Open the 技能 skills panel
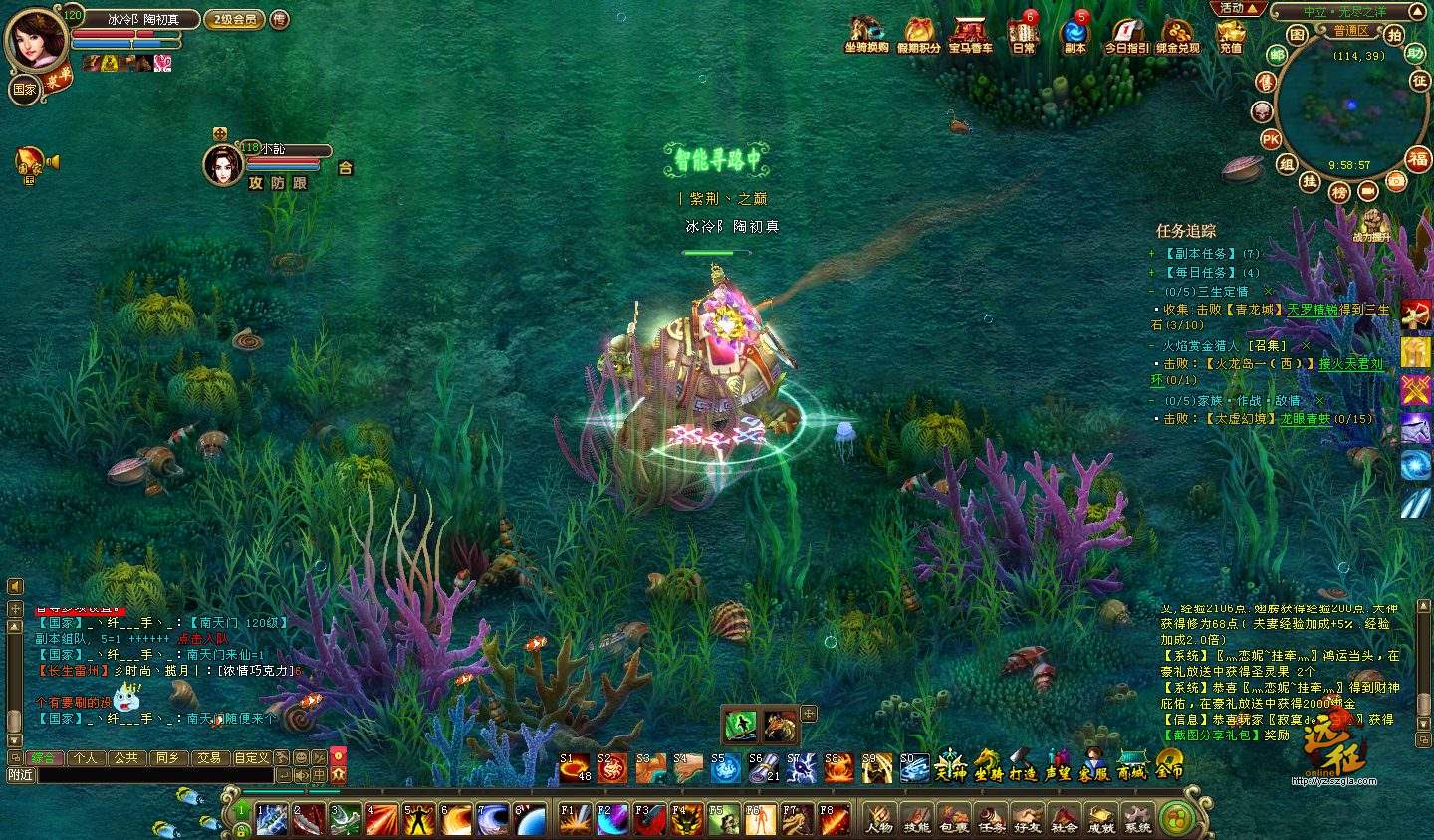The image size is (1434, 840). [x=916, y=818]
